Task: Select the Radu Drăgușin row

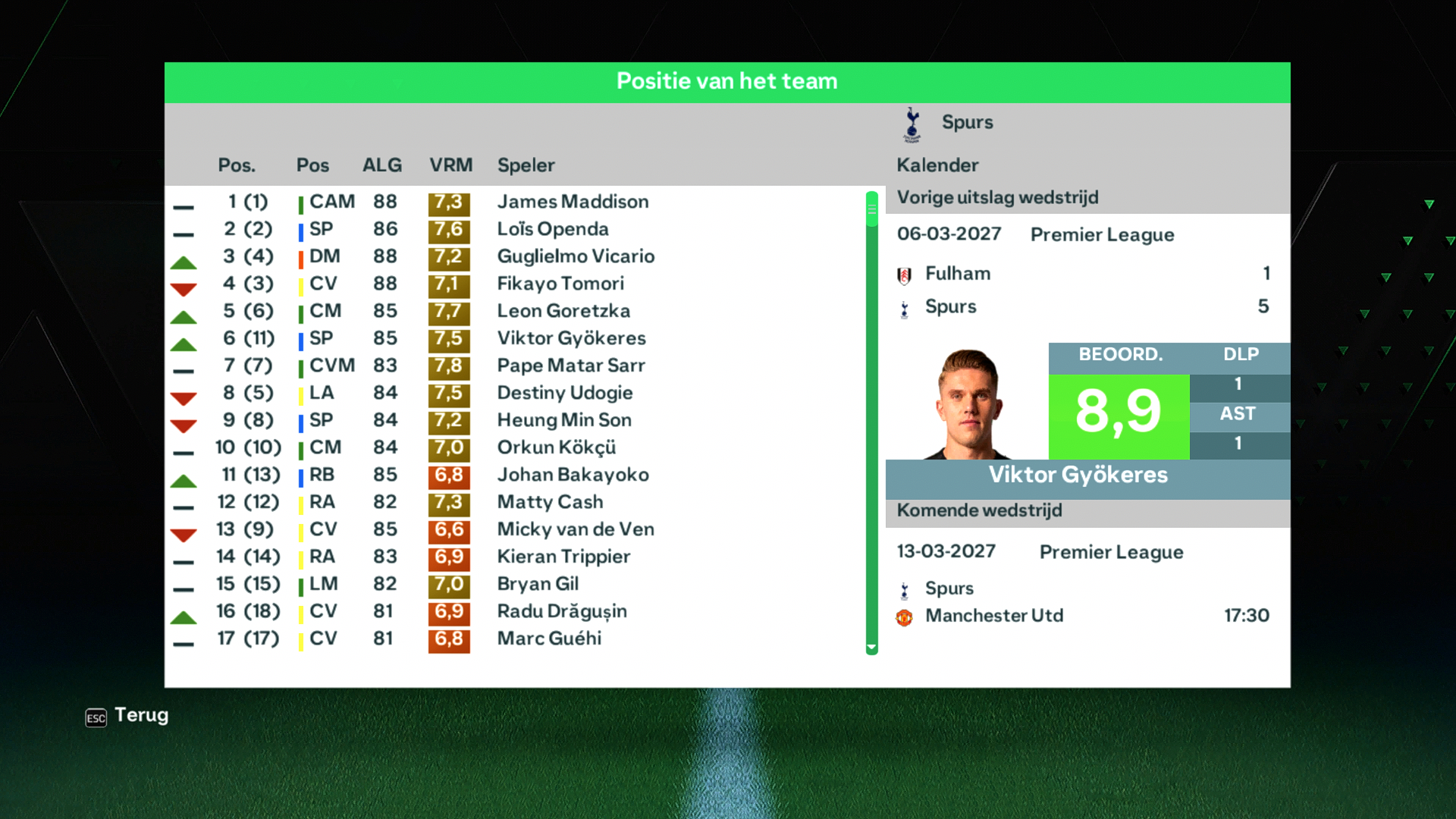Action: (561, 611)
